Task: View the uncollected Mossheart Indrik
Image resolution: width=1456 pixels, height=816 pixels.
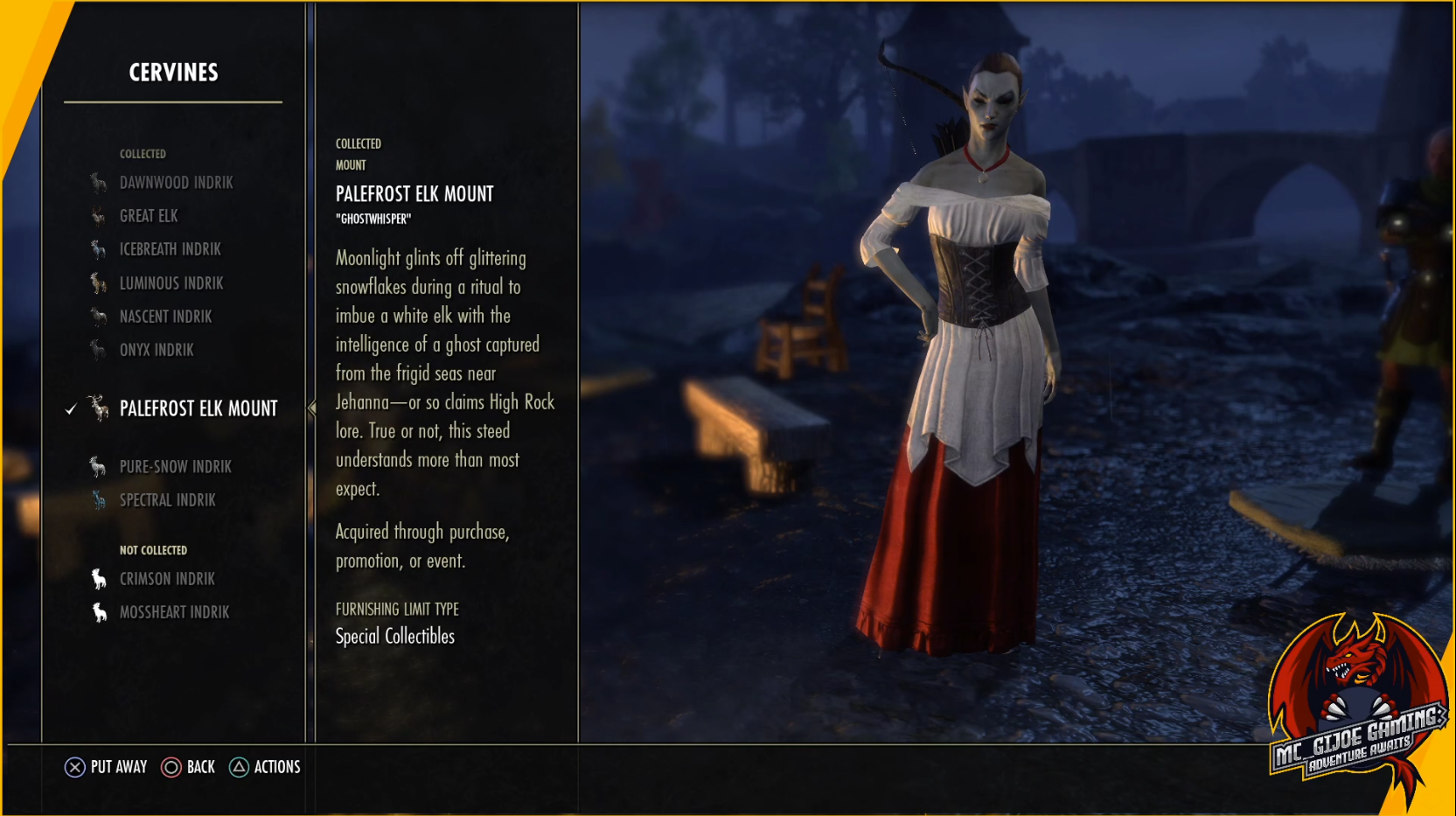Action: pyautogui.click(x=174, y=612)
